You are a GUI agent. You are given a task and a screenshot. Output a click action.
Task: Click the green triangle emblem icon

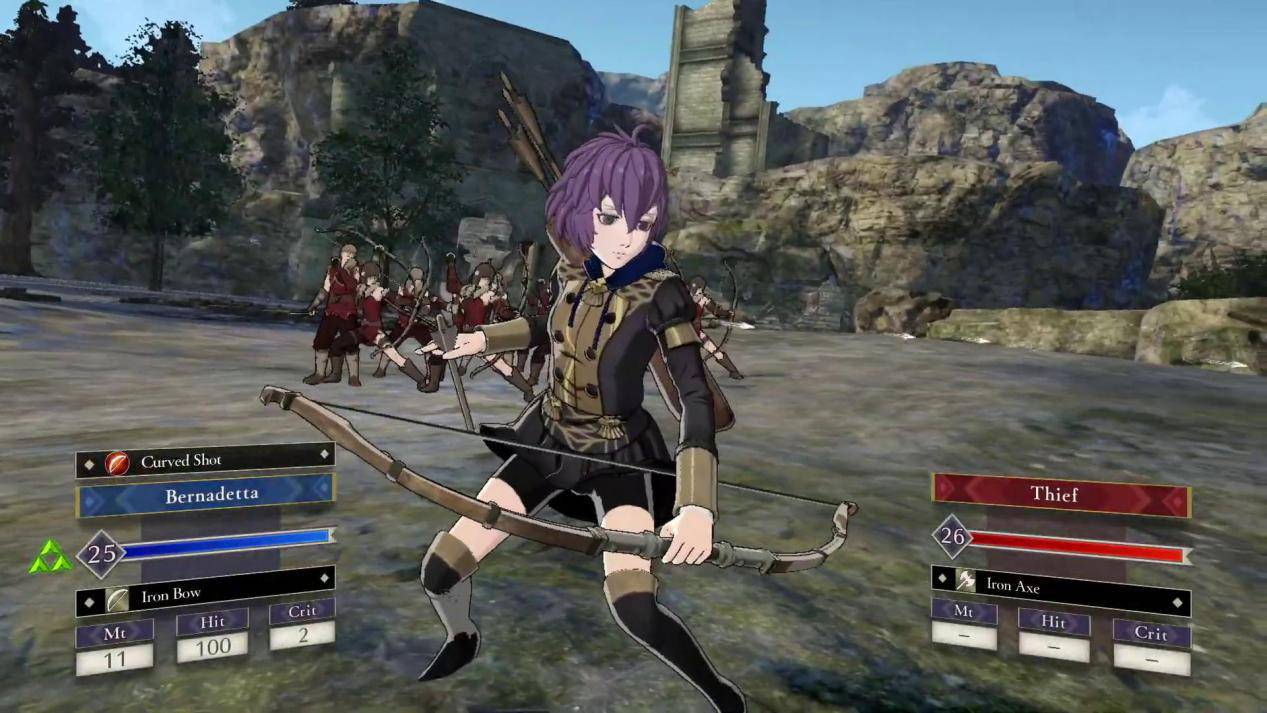coord(50,557)
